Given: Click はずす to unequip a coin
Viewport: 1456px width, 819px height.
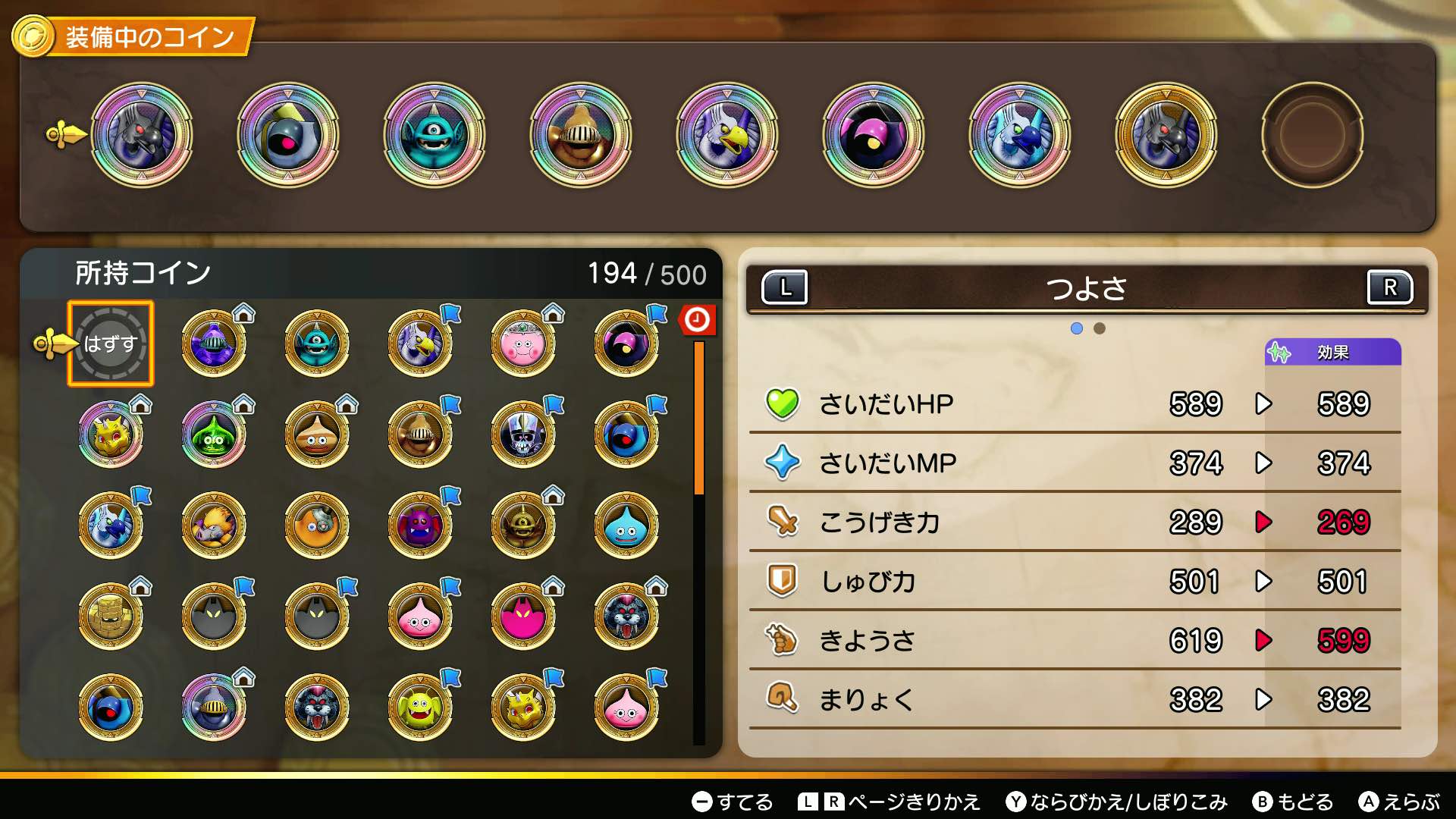Looking at the screenshot, I should pyautogui.click(x=111, y=343).
